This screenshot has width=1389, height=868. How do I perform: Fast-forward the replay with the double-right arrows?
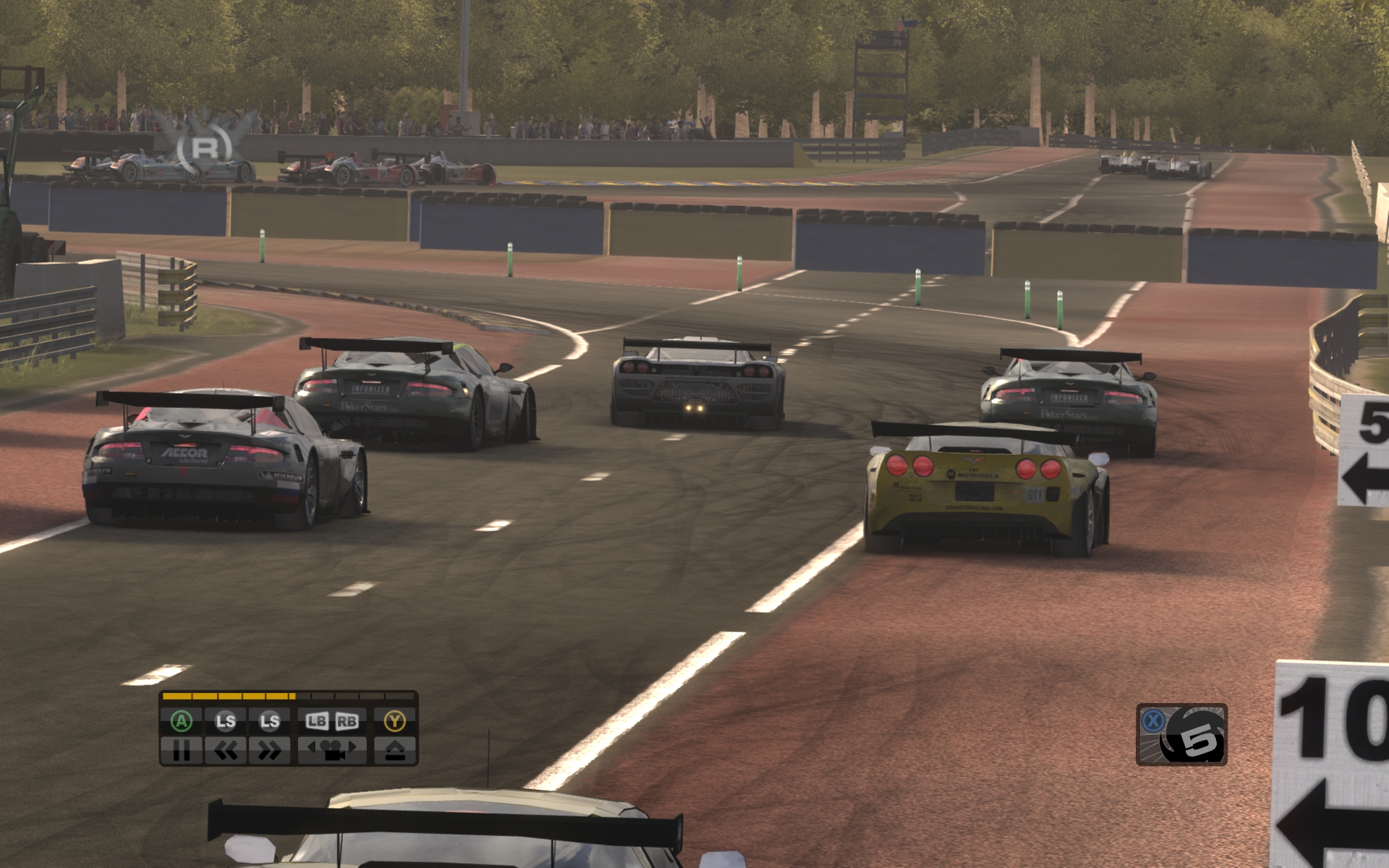point(269,751)
